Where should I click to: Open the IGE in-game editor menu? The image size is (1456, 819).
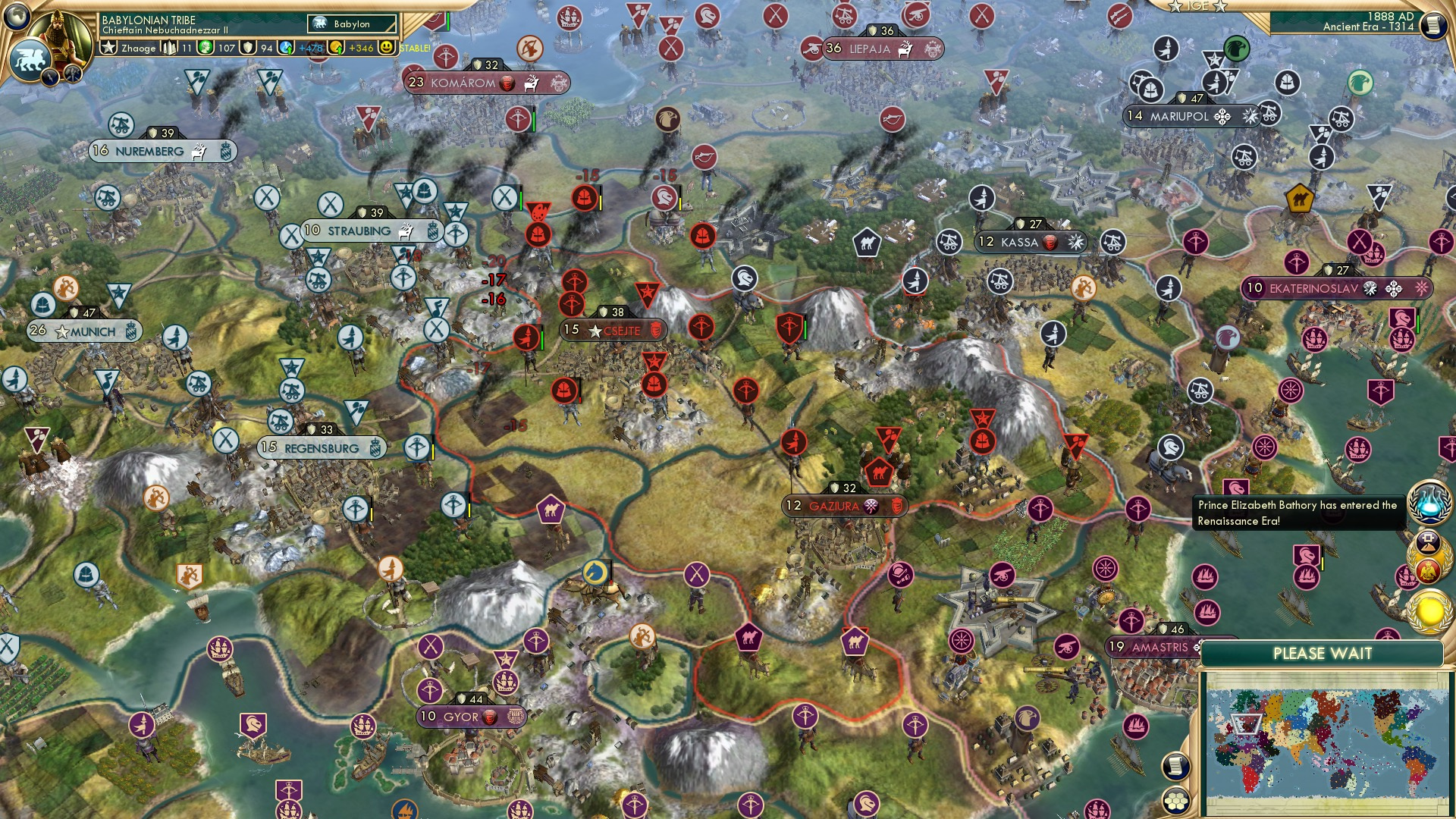tap(1197, 6)
